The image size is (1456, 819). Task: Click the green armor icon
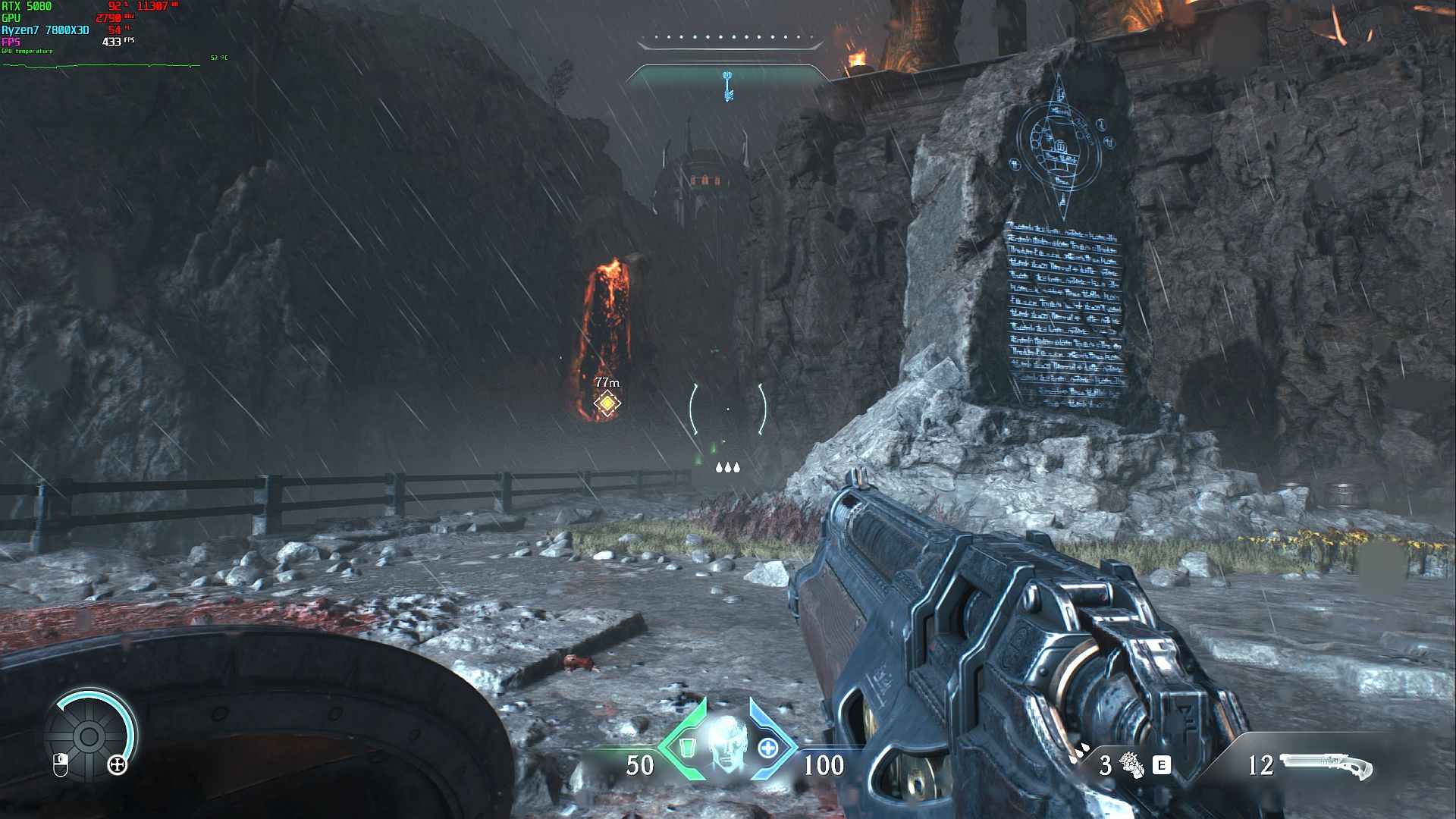click(686, 748)
